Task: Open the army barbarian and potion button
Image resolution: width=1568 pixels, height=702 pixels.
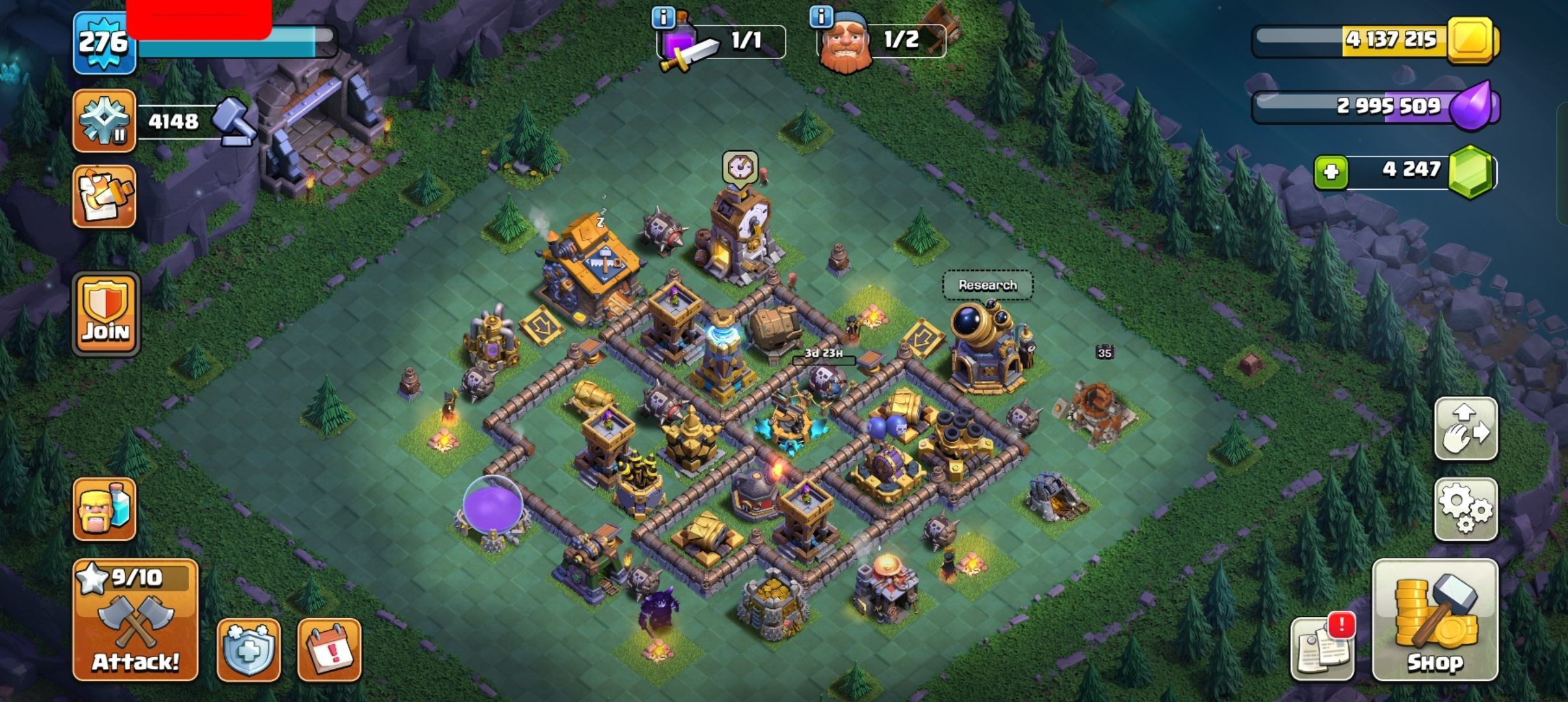Action: (104, 509)
